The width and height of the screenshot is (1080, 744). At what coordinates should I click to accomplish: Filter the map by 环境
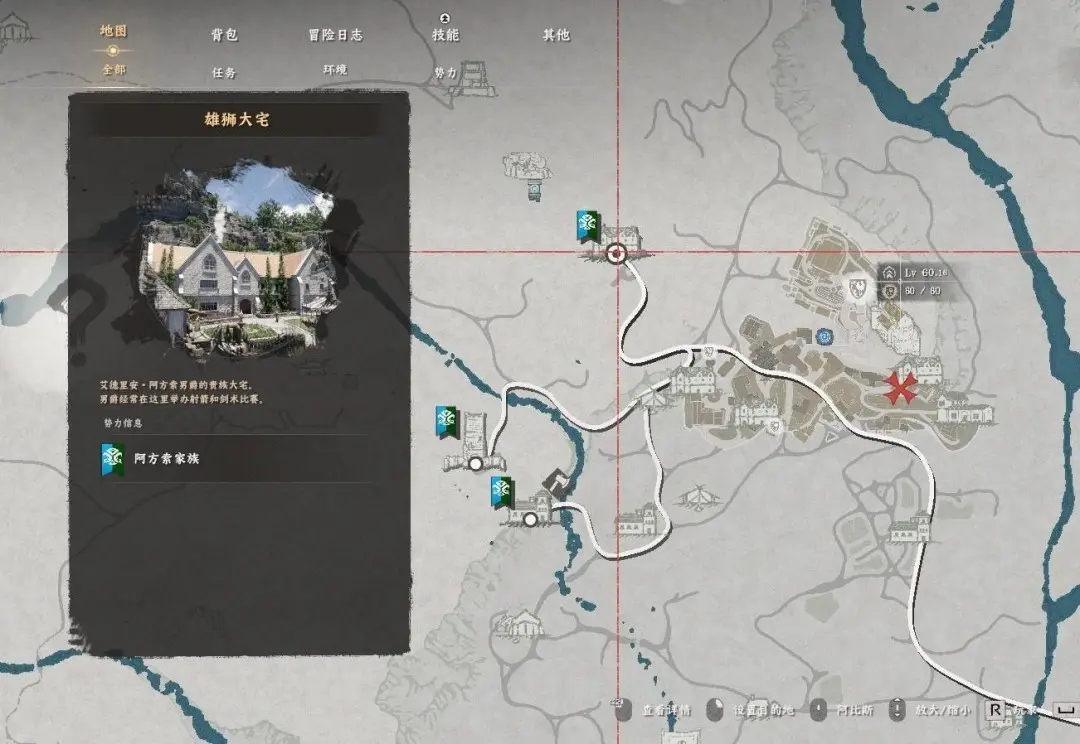335,71
